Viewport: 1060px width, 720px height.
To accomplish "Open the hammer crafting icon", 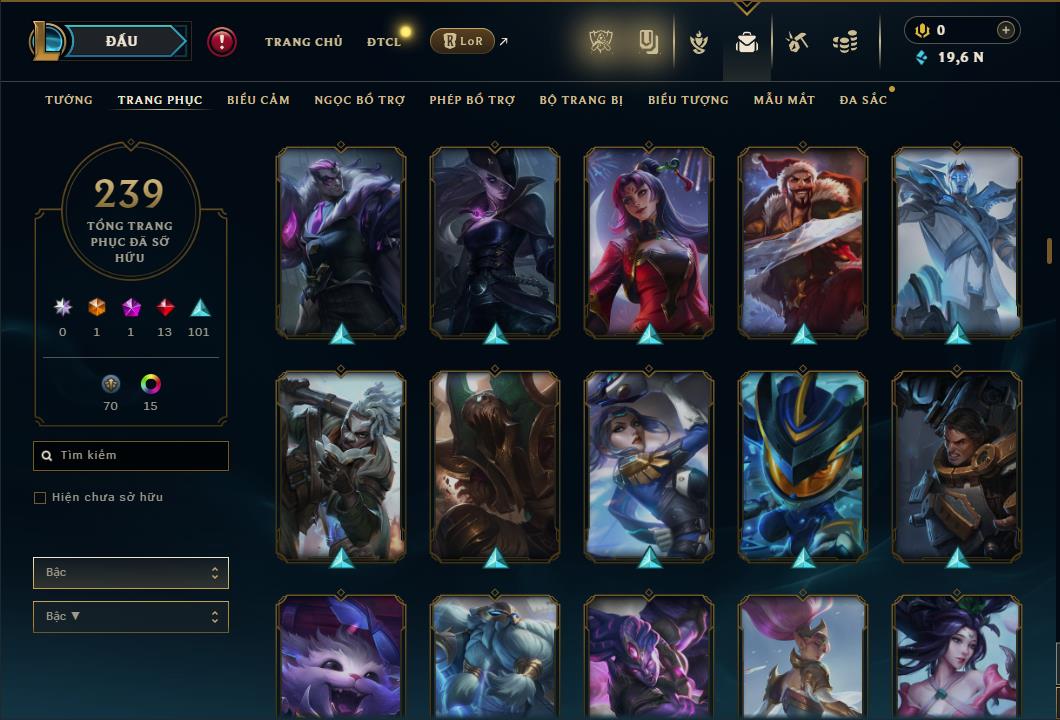I will (796, 42).
